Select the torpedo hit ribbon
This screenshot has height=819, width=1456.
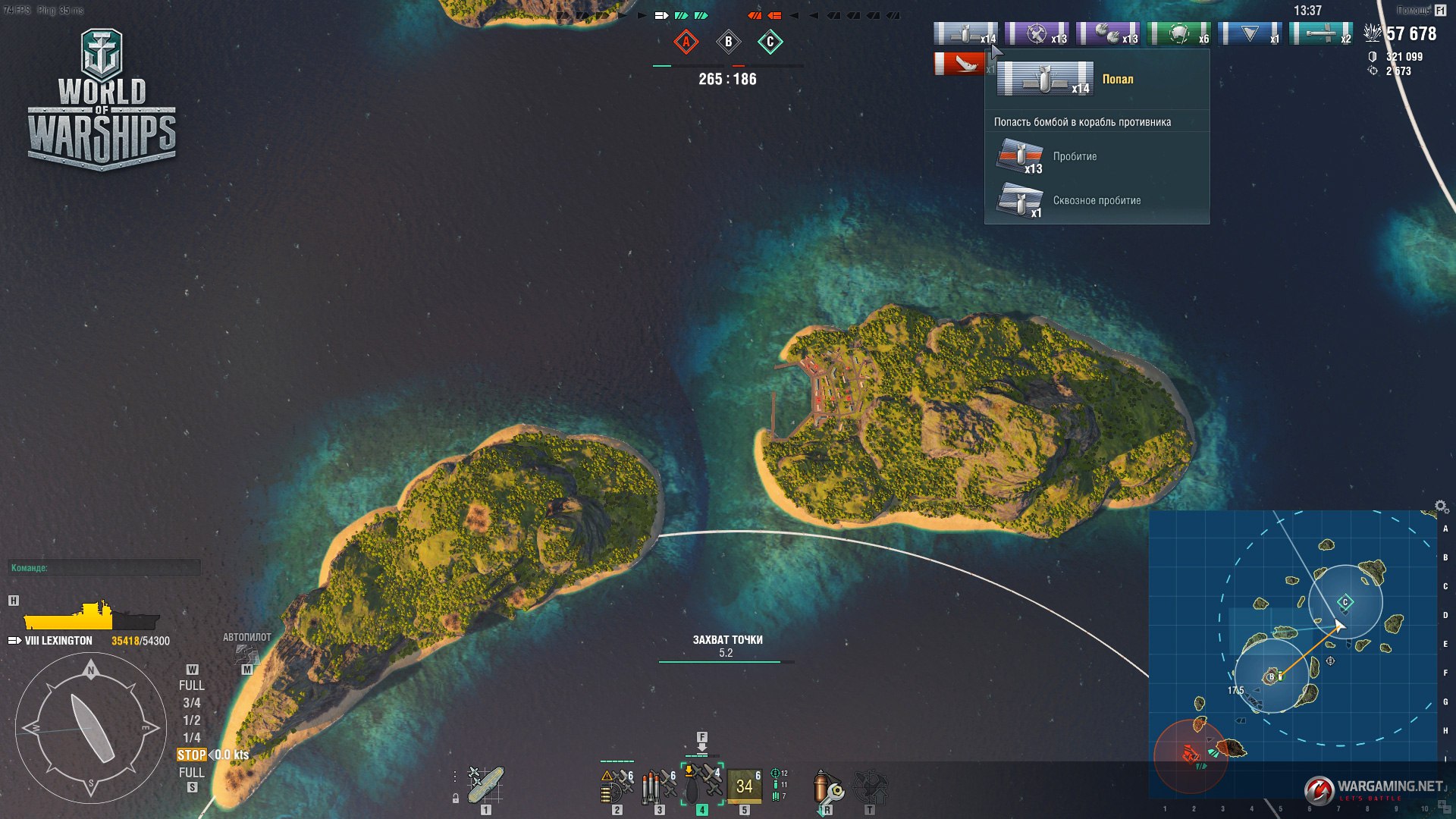click(1321, 34)
